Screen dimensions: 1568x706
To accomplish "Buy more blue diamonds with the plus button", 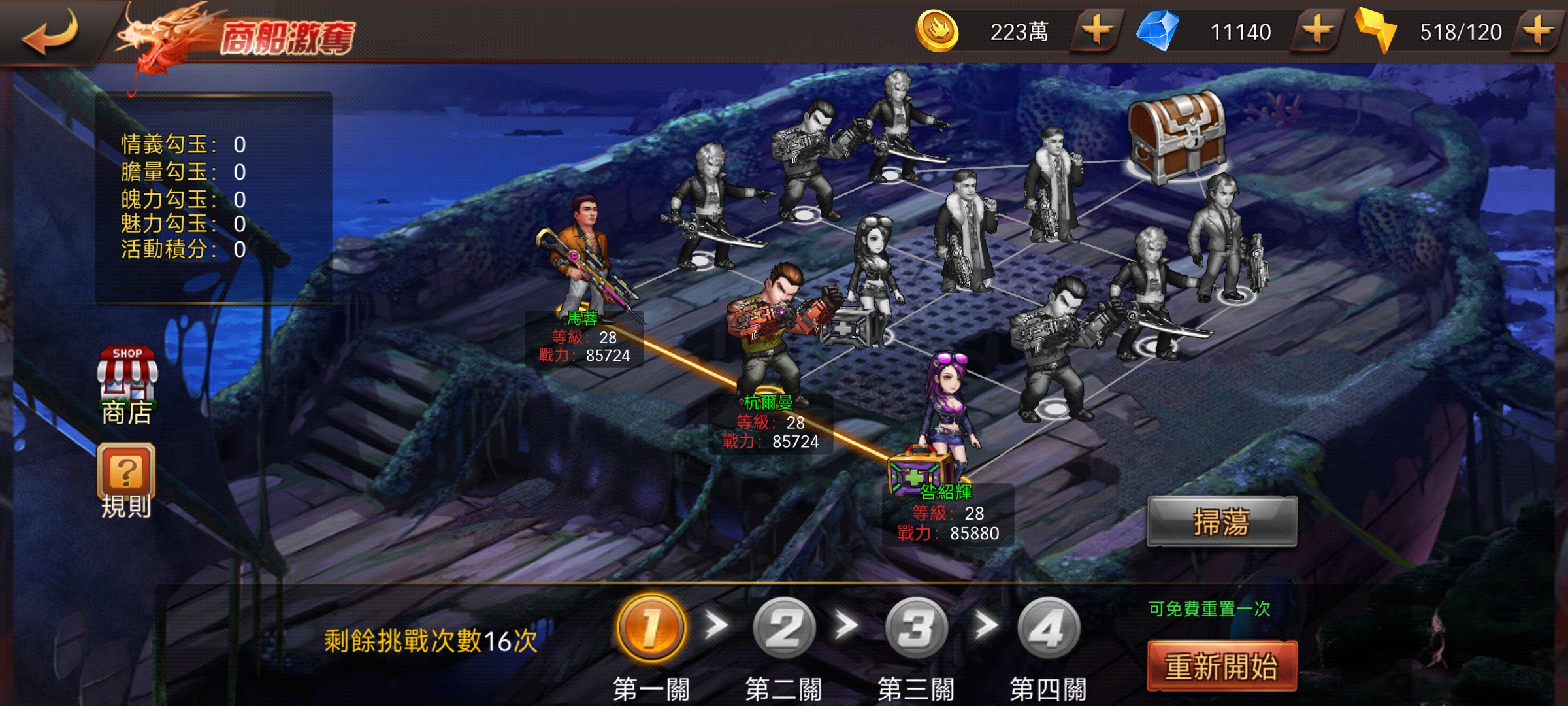I will (1317, 31).
